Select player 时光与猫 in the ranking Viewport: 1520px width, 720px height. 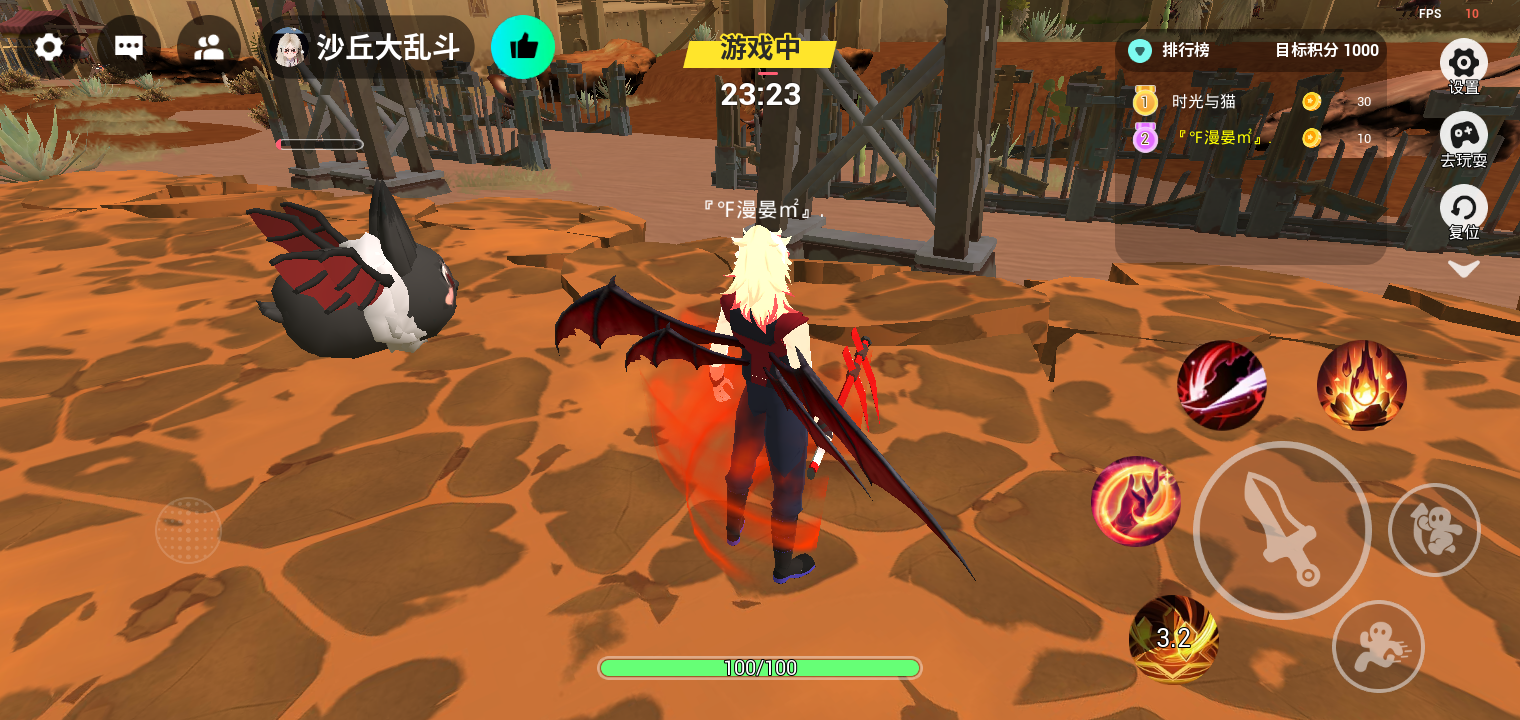click(x=1204, y=101)
